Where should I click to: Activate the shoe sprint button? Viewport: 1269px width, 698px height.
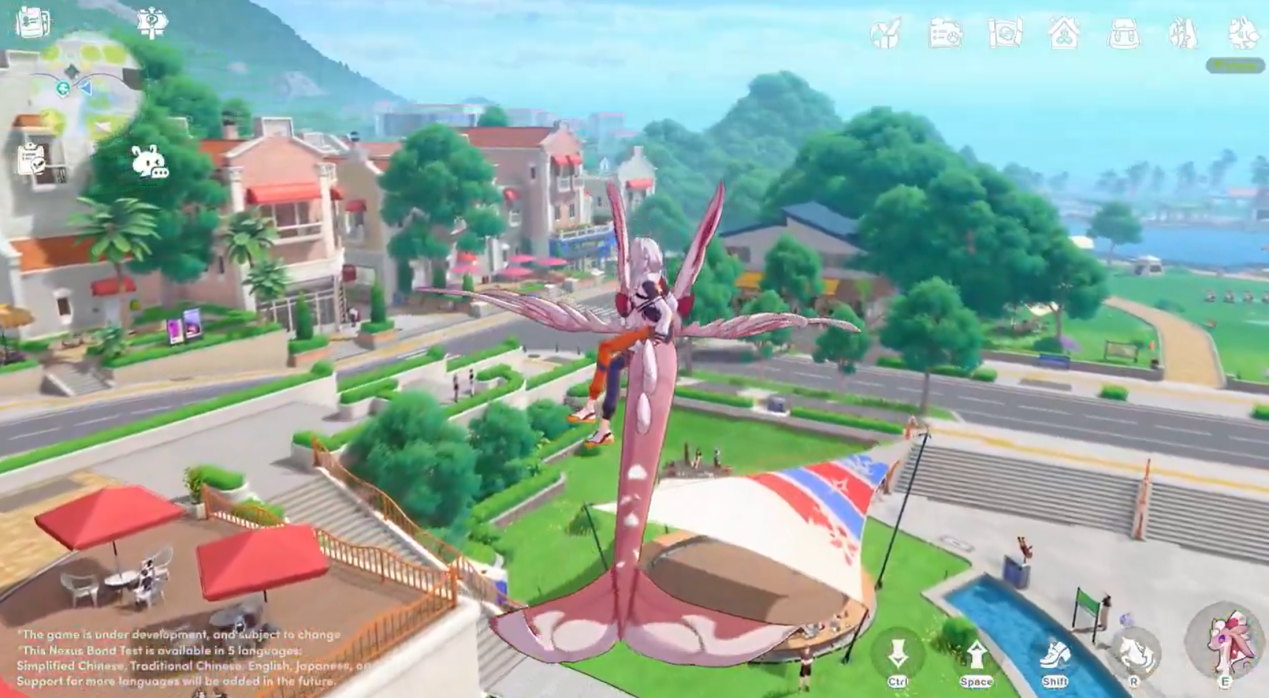pos(1055,655)
